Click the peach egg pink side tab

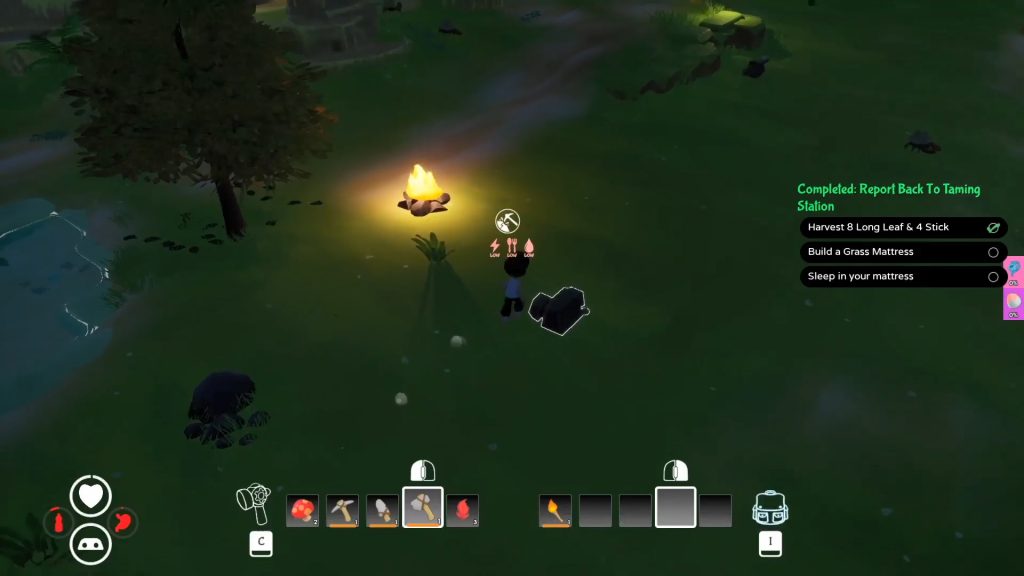point(1014,303)
